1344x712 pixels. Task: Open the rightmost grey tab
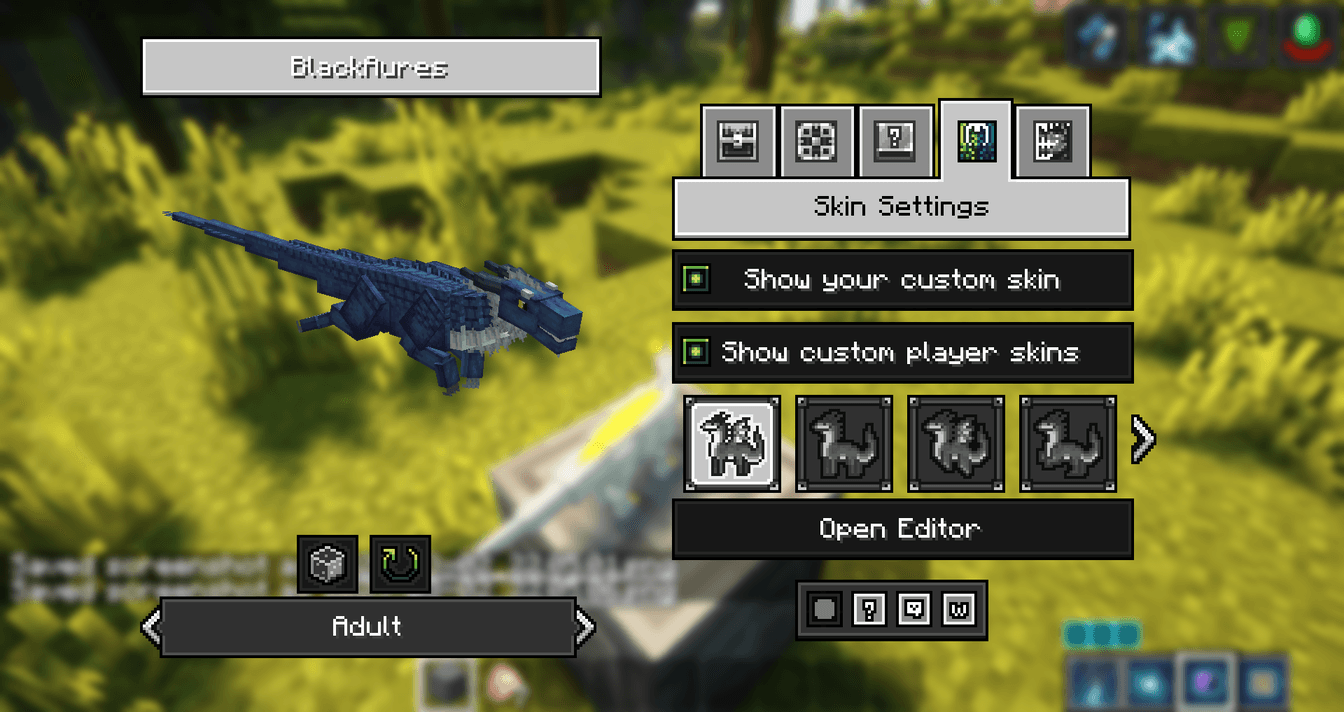pyautogui.click(x=1053, y=142)
